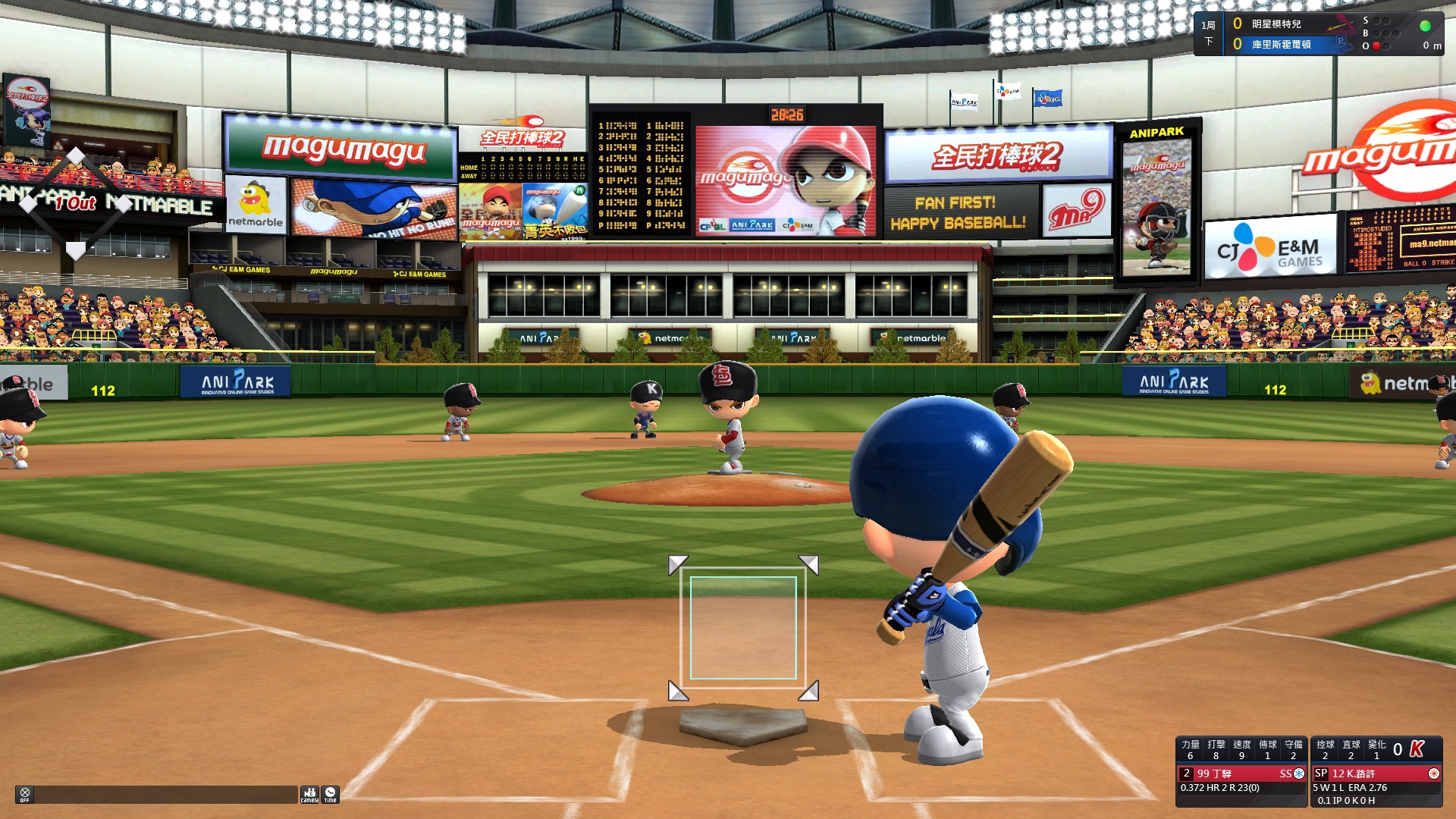Select the batter 丁驊 info card
The image size is (1456, 819).
1241,773
